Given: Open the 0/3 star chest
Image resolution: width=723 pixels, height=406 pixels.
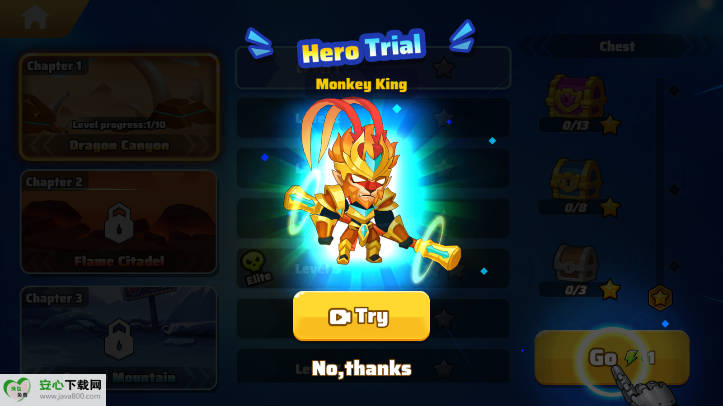Looking at the screenshot, I should (575, 265).
